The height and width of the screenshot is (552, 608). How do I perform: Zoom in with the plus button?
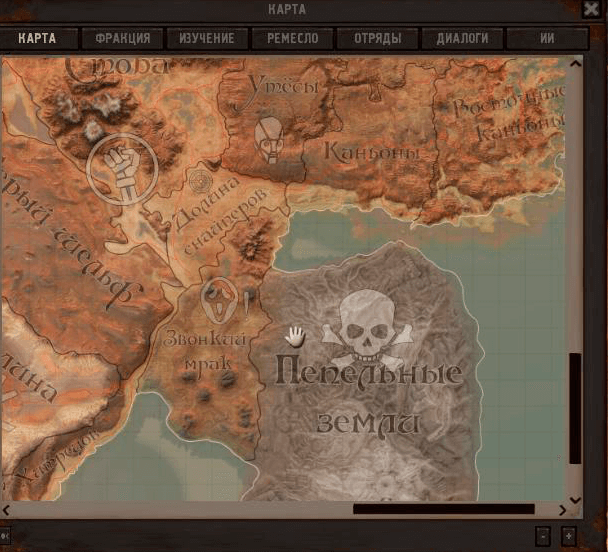(x=569, y=535)
